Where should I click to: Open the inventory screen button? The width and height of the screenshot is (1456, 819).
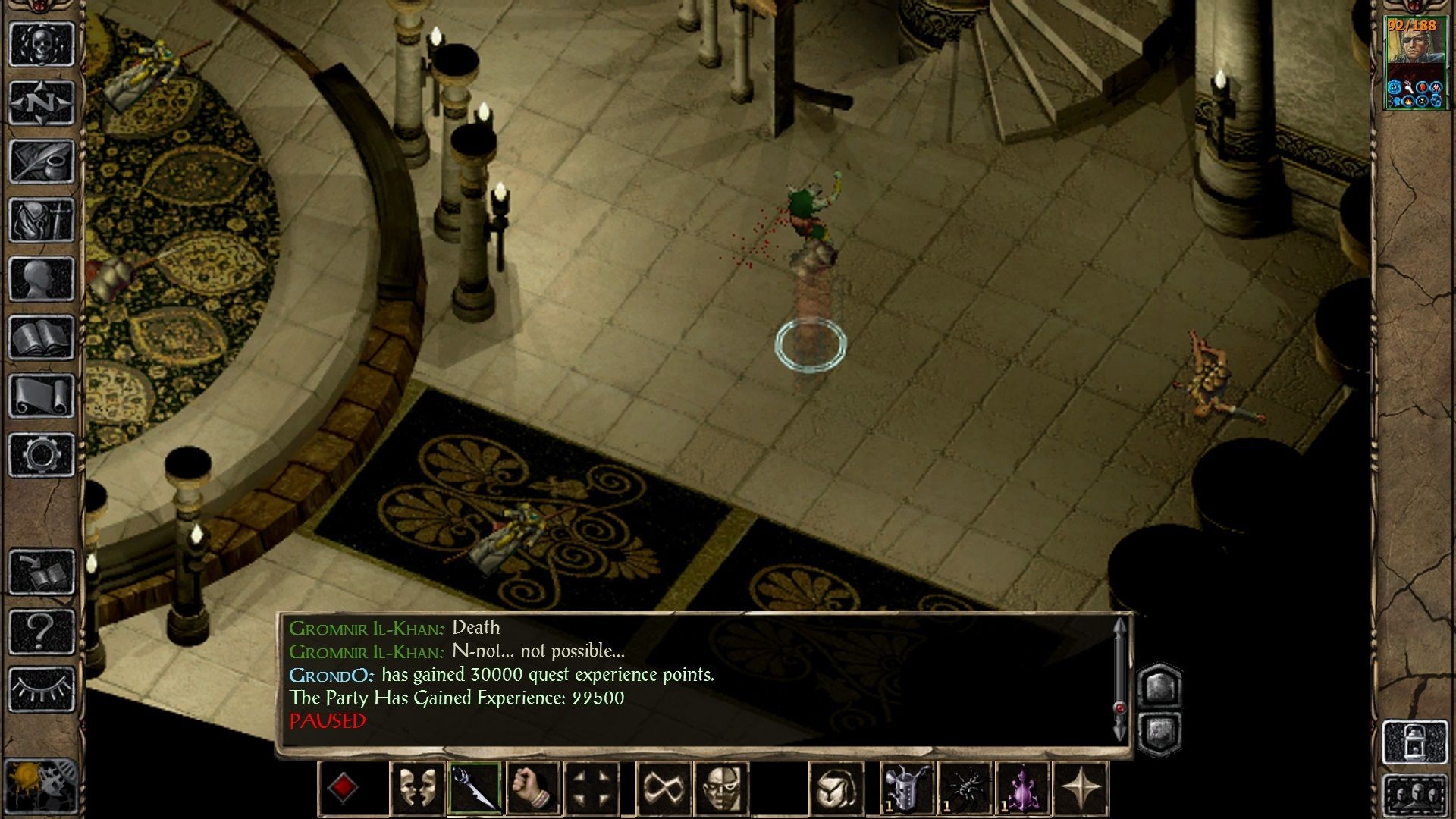coord(42,220)
